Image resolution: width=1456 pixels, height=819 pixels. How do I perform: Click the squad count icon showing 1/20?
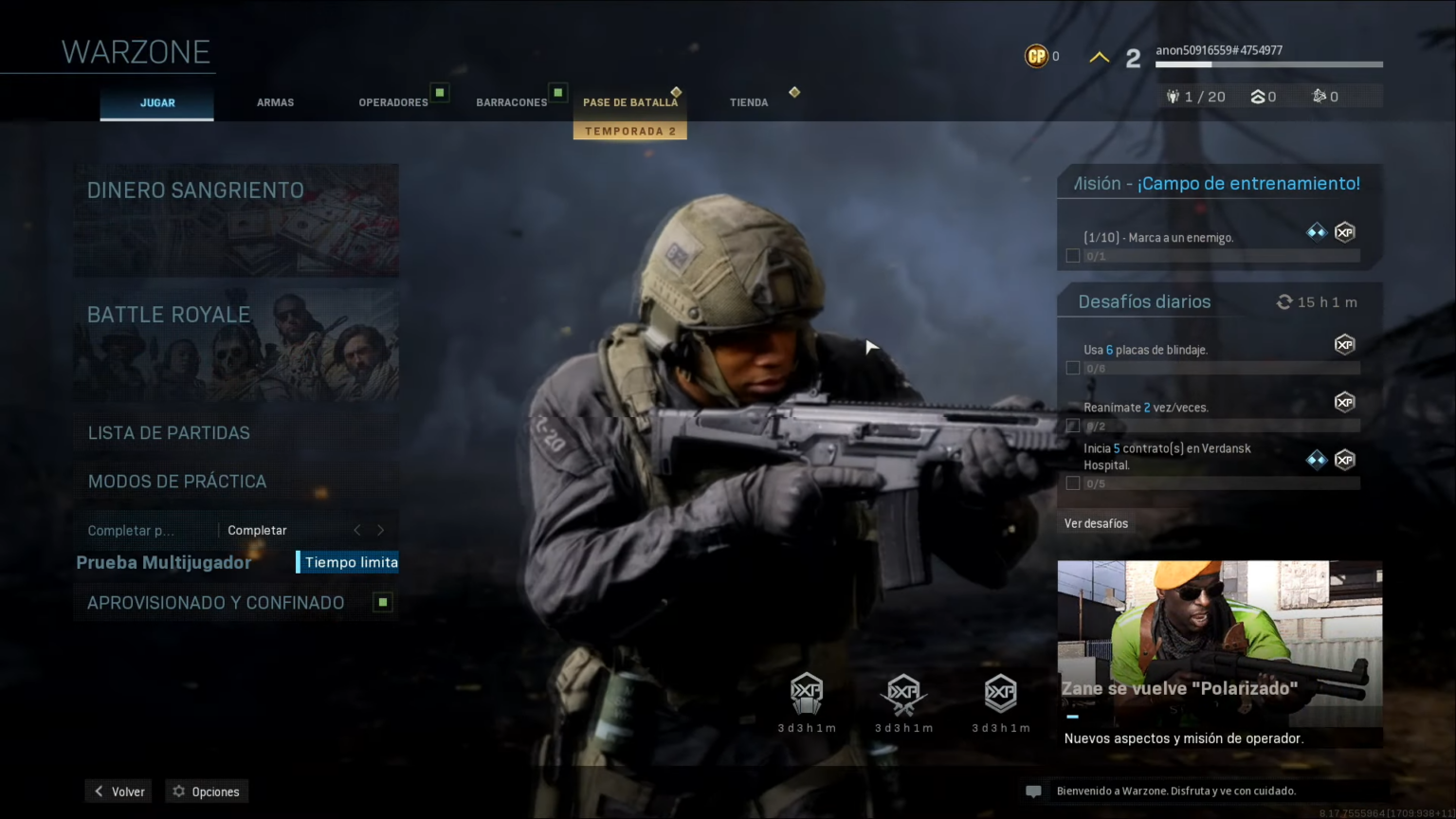1174,96
